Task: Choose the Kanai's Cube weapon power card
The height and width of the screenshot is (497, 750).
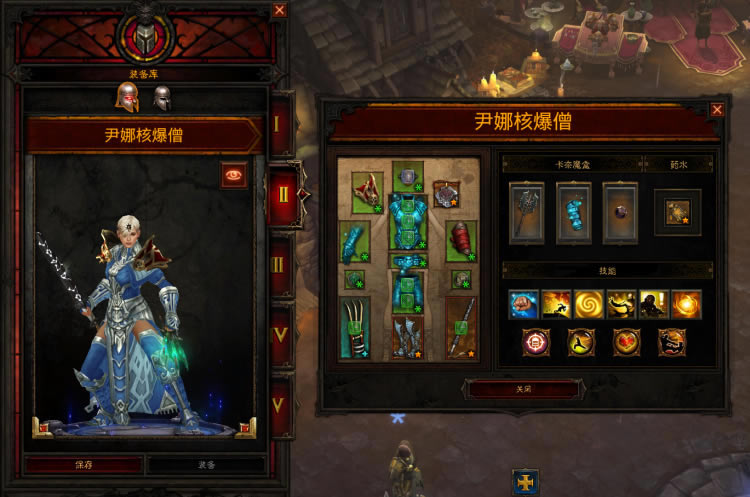Action: click(526, 212)
